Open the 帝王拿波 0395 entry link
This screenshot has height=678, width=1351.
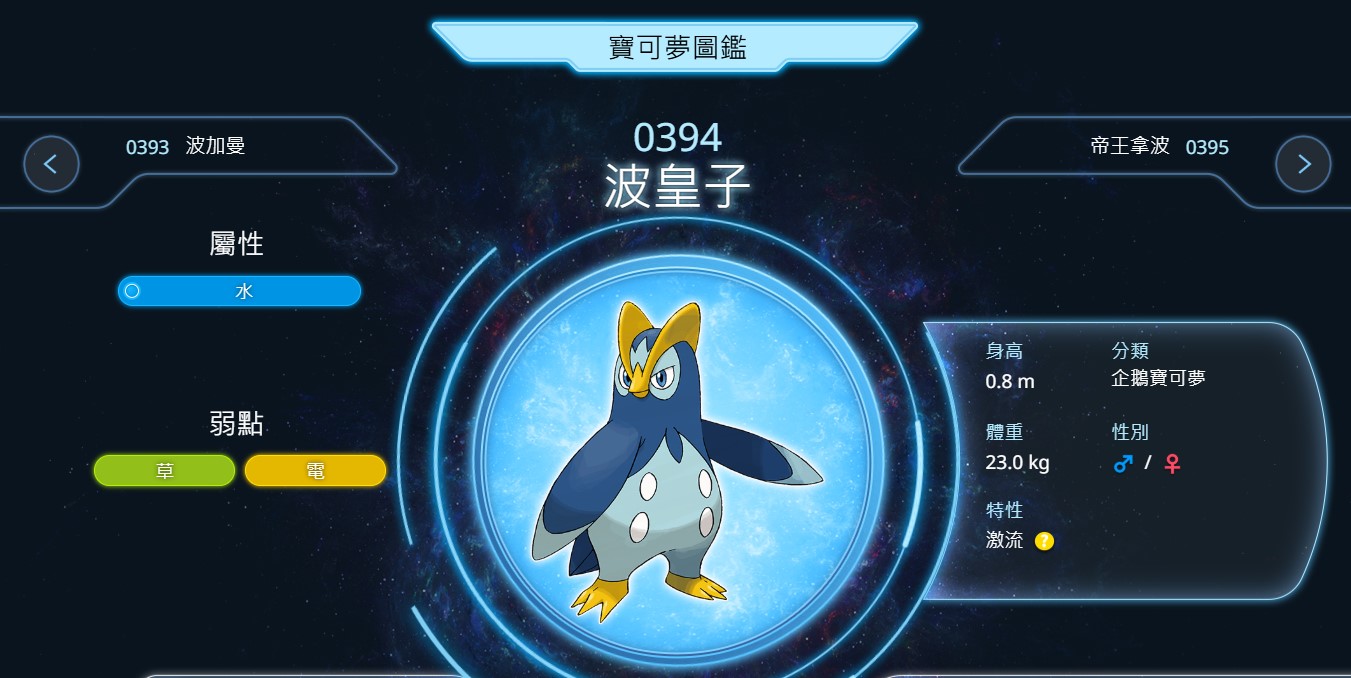click(1159, 147)
